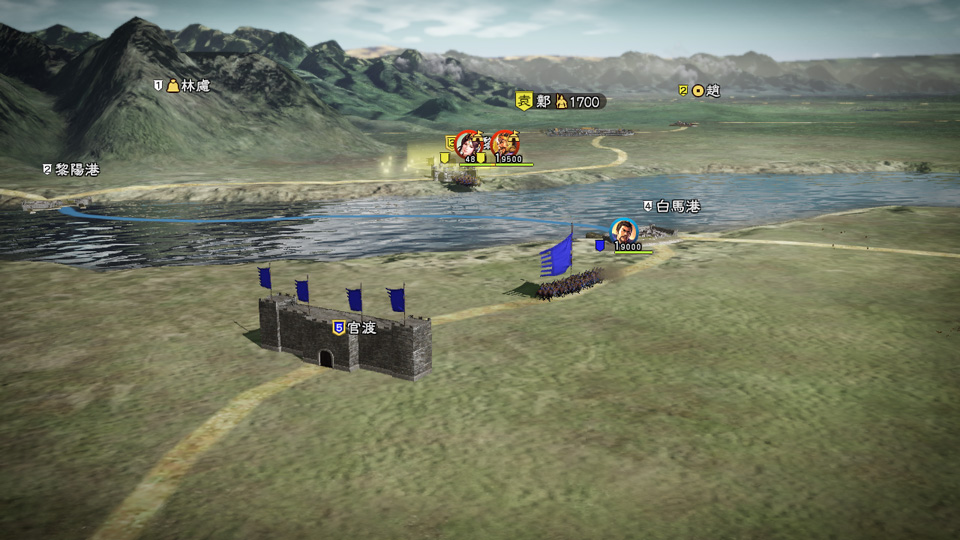The height and width of the screenshot is (540, 960).
Task: Select the enemy officer portrait with 19500 troops
Action: tap(506, 143)
